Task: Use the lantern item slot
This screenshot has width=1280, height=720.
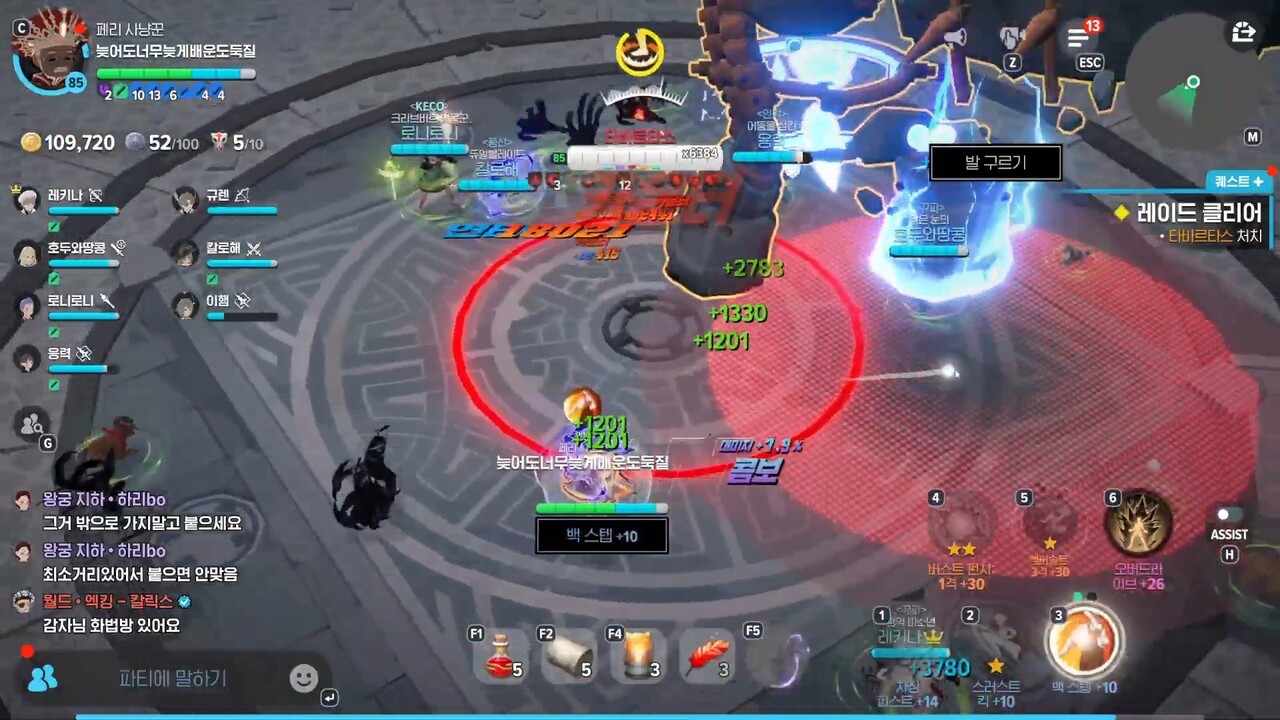Action: [638, 656]
